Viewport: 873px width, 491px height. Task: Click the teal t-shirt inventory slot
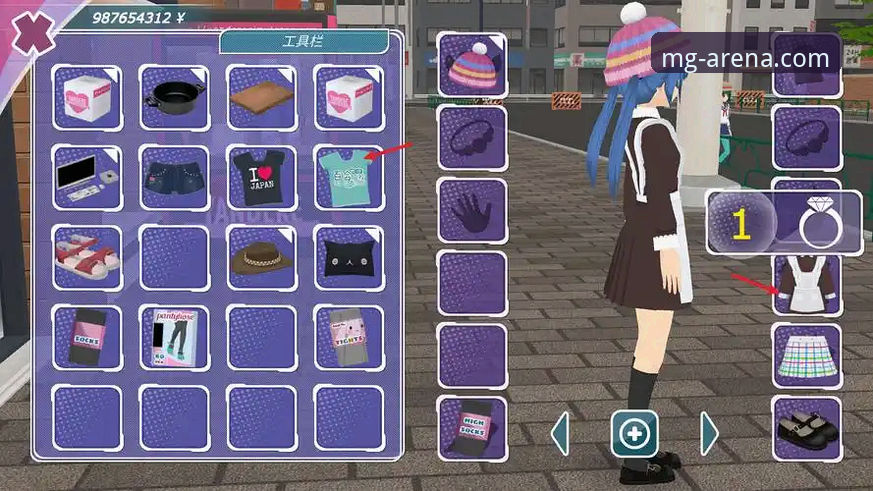(349, 177)
